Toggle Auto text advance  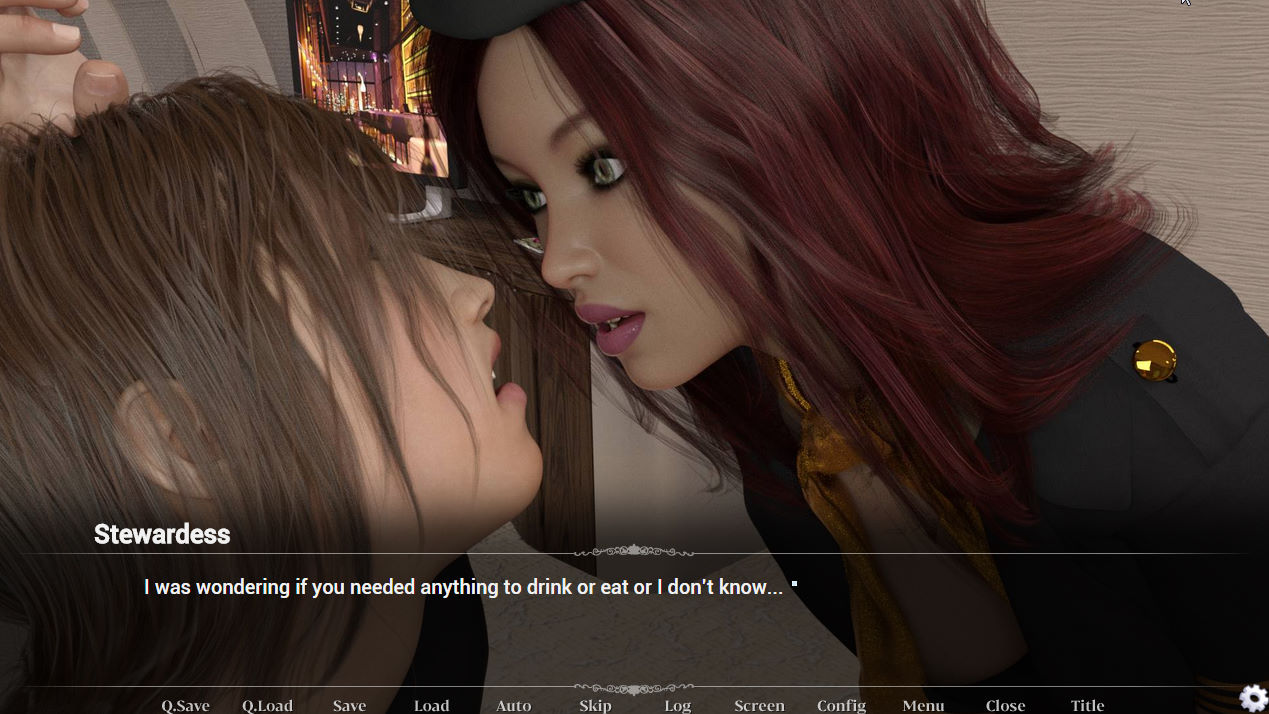513,705
